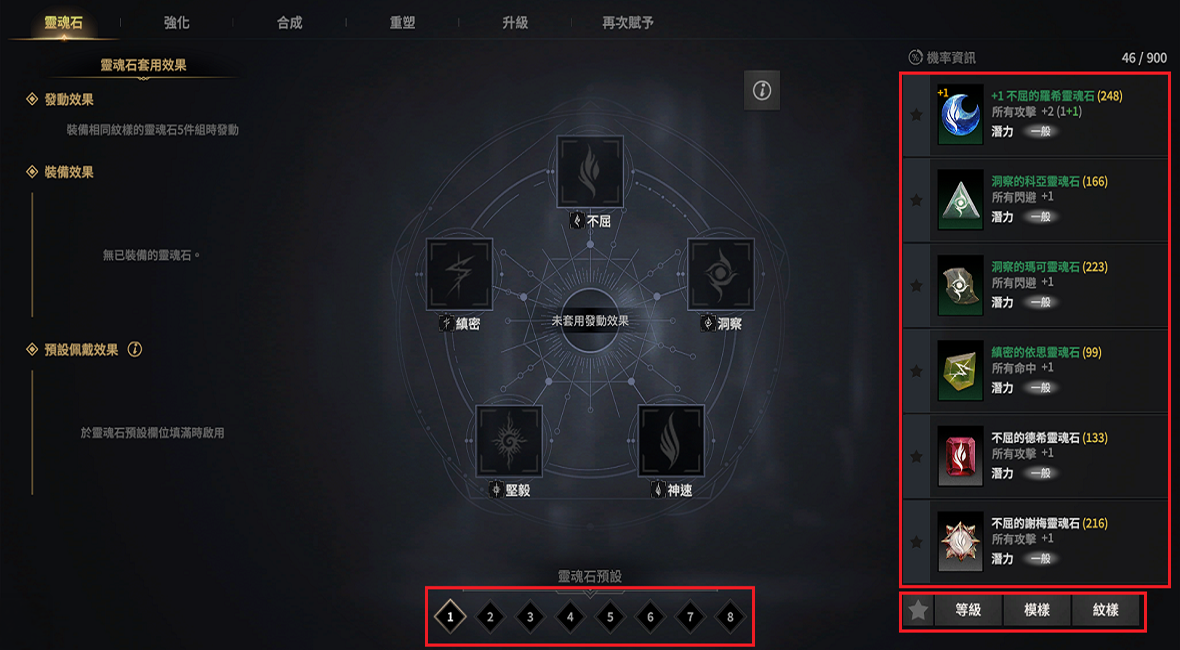The height and width of the screenshot is (650, 1180).
Task: Go to the 升級 tab
Action: click(515, 22)
